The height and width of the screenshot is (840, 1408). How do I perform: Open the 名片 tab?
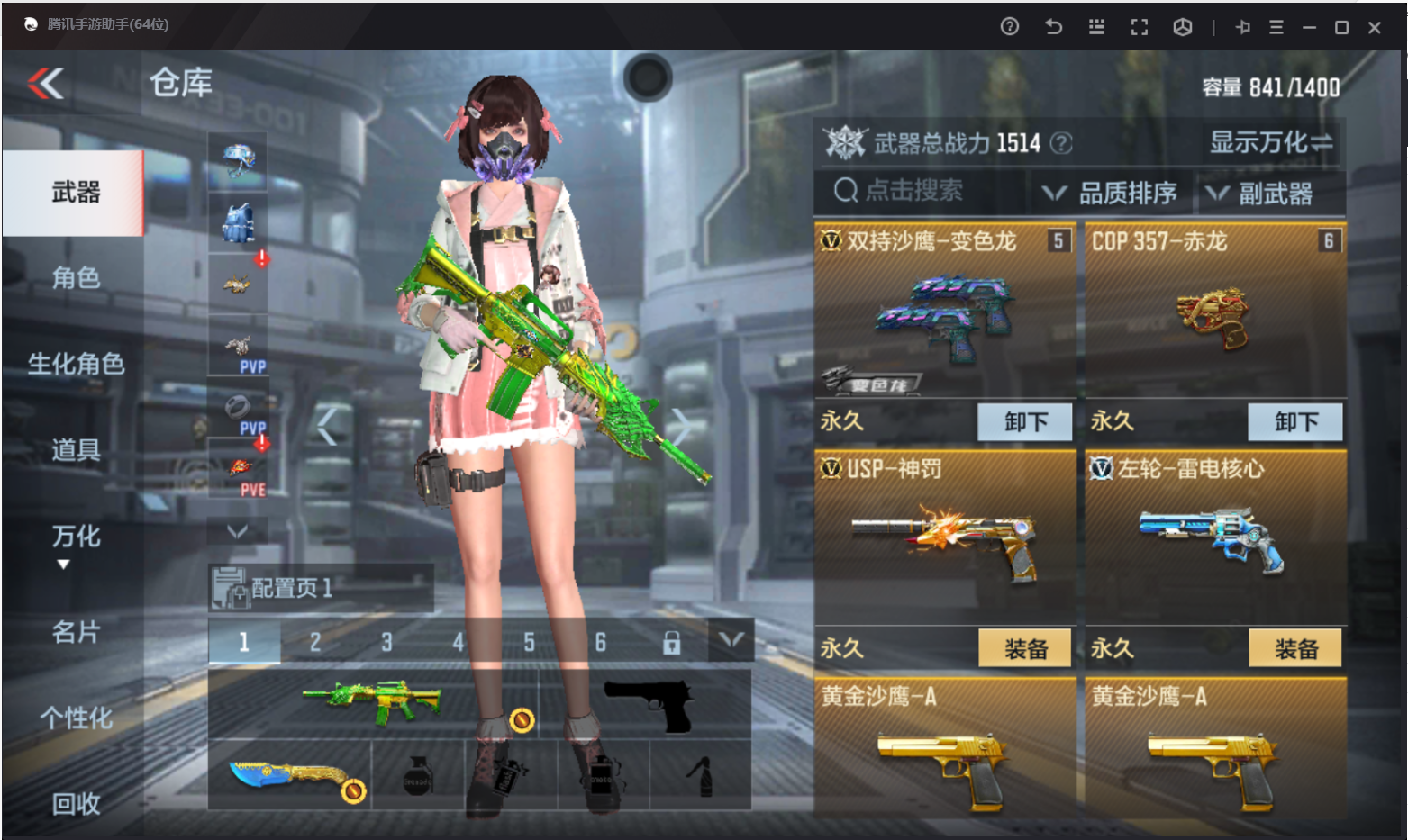[x=76, y=632]
